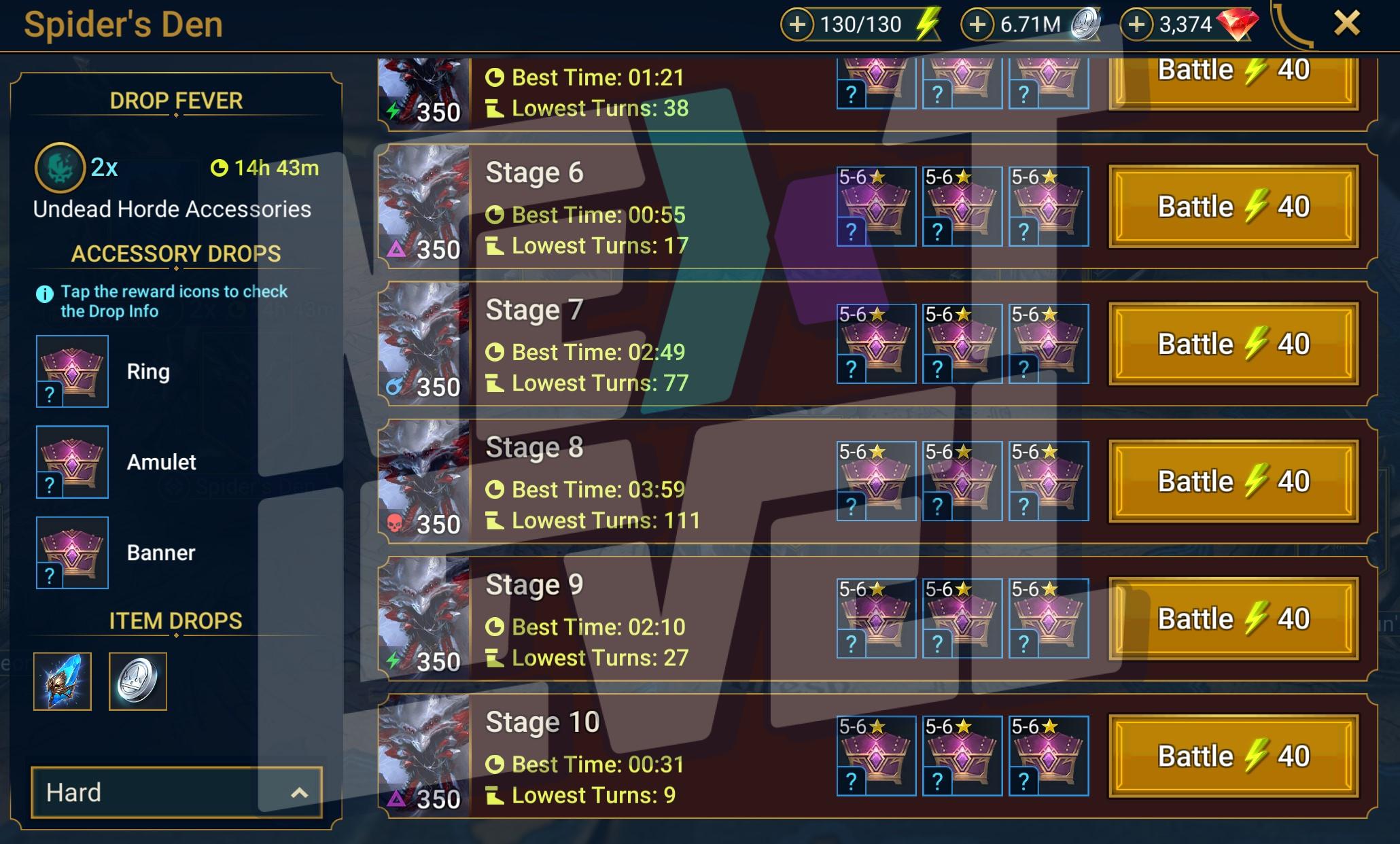The image size is (1400, 844).
Task: Fight the Stage 10 battle
Action: (1233, 756)
